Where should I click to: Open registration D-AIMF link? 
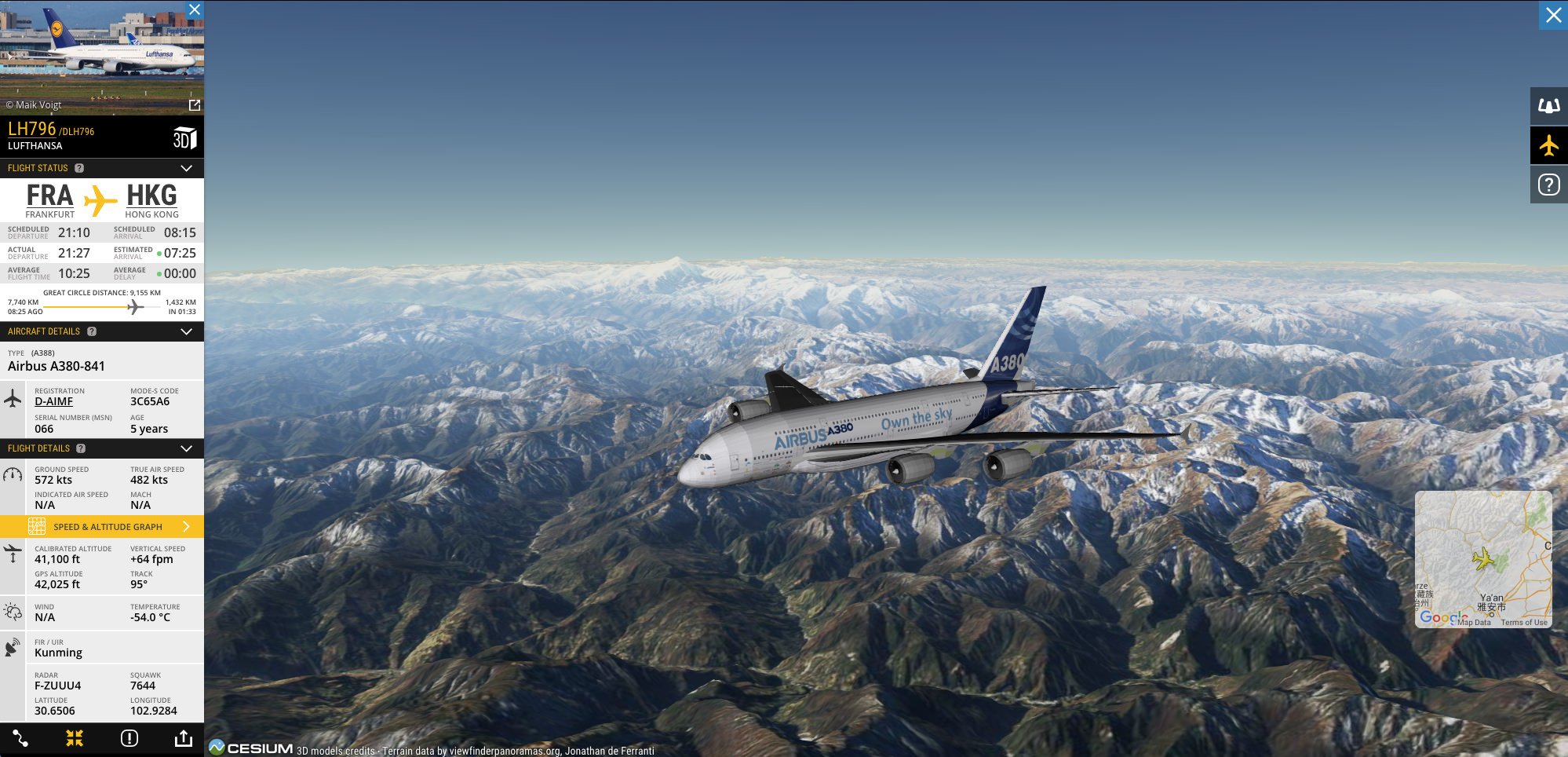[x=53, y=401]
